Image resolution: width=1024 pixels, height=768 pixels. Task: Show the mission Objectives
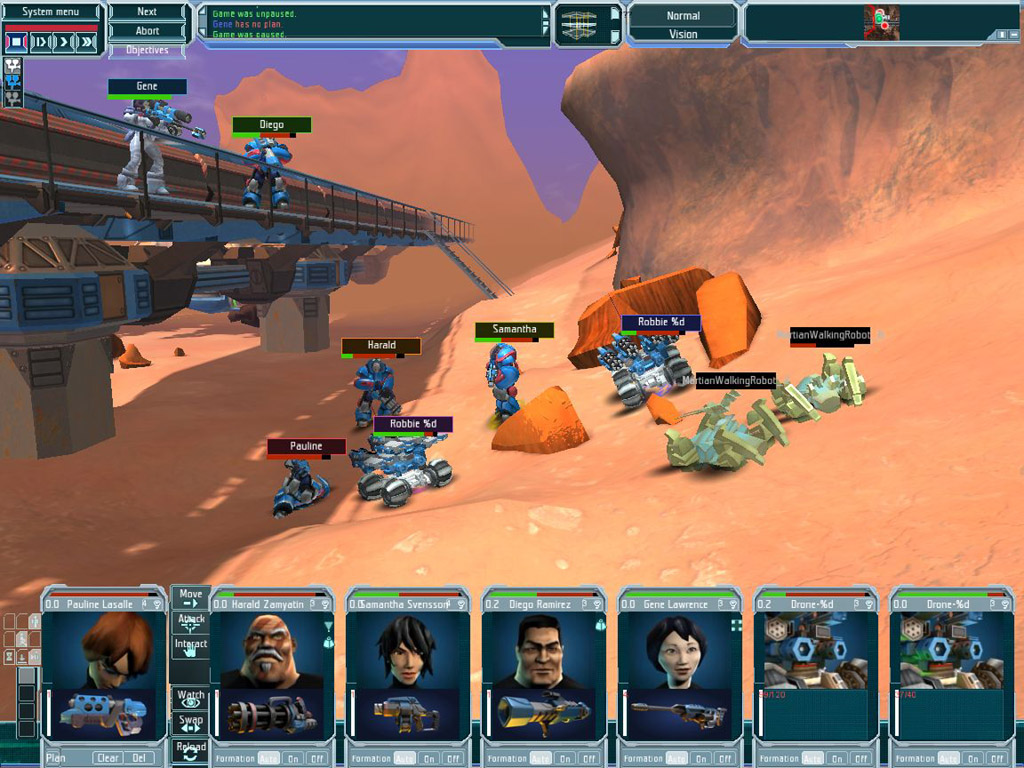point(147,50)
